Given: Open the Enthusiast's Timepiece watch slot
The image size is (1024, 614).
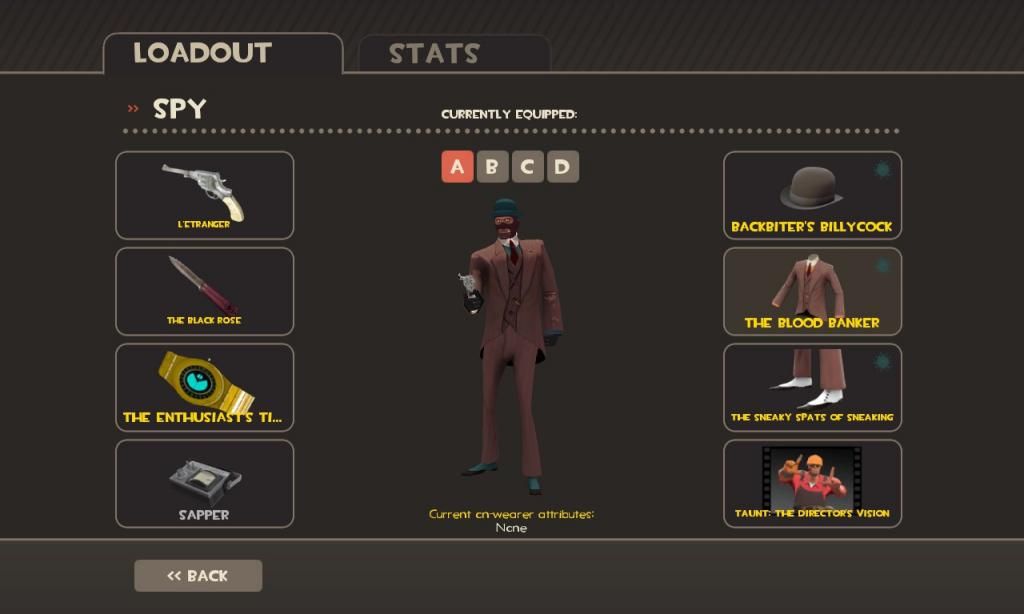Looking at the screenshot, I should [x=205, y=387].
